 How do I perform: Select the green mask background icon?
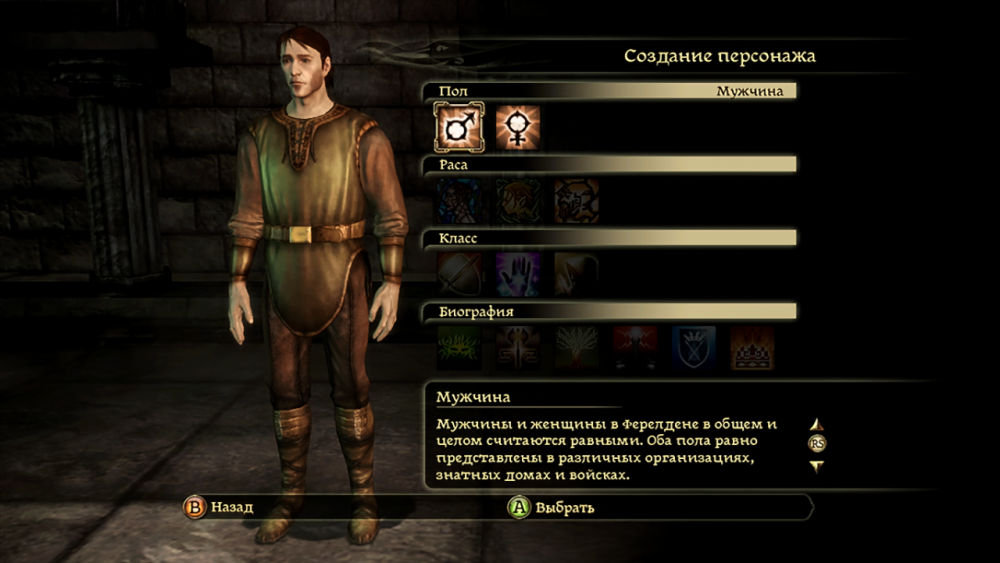[x=459, y=348]
